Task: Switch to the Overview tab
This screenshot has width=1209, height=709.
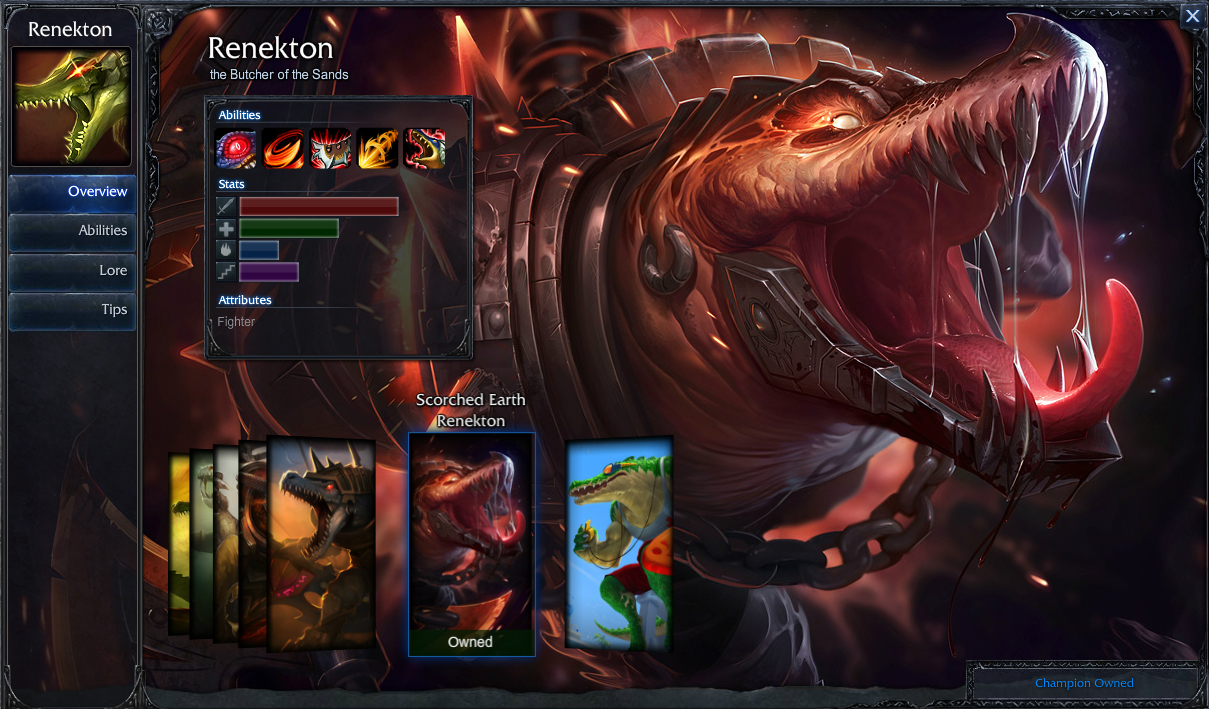Action: [72, 192]
